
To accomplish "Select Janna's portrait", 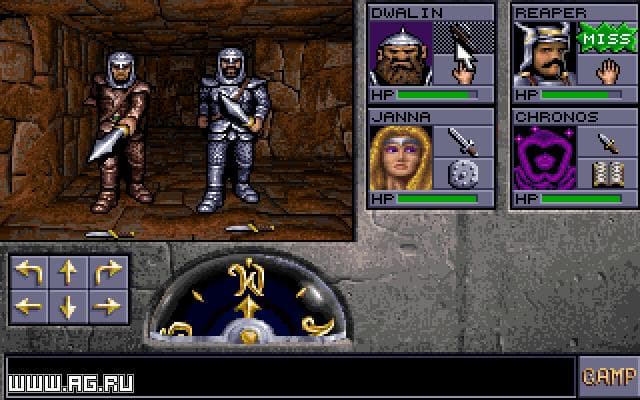I will coord(401,157).
